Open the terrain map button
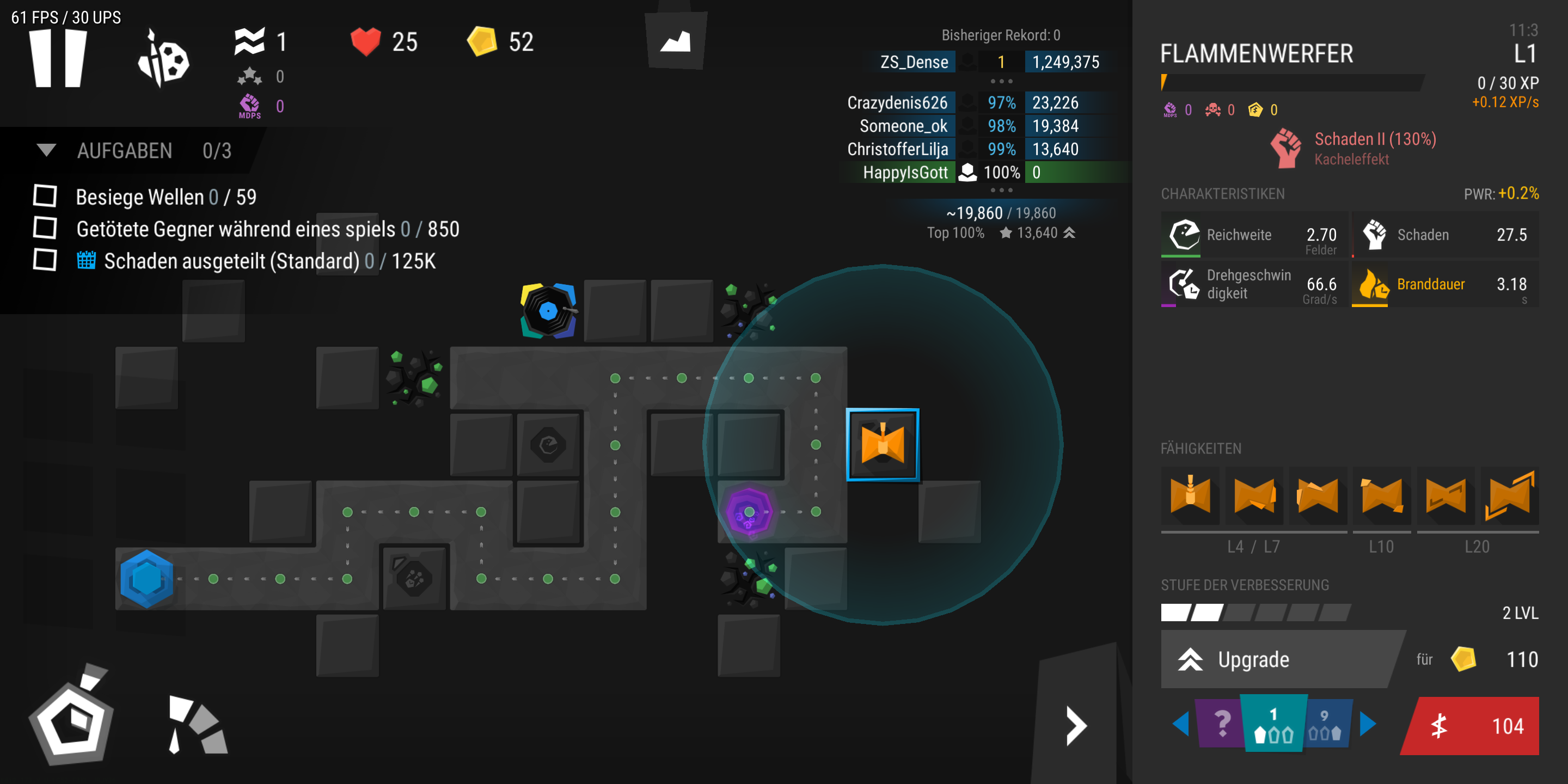The height and width of the screenshot is (784, 1568). click(676, 41)
